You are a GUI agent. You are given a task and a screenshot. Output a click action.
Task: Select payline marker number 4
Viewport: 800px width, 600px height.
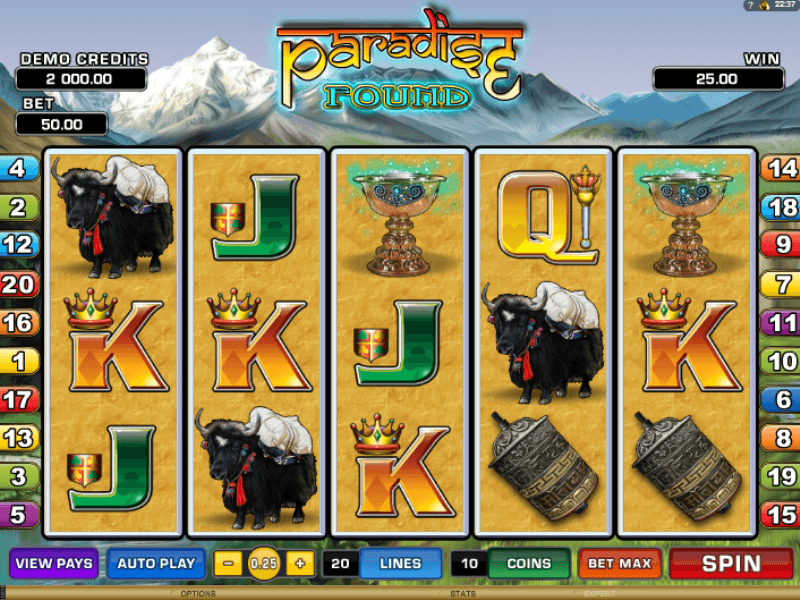18,168
